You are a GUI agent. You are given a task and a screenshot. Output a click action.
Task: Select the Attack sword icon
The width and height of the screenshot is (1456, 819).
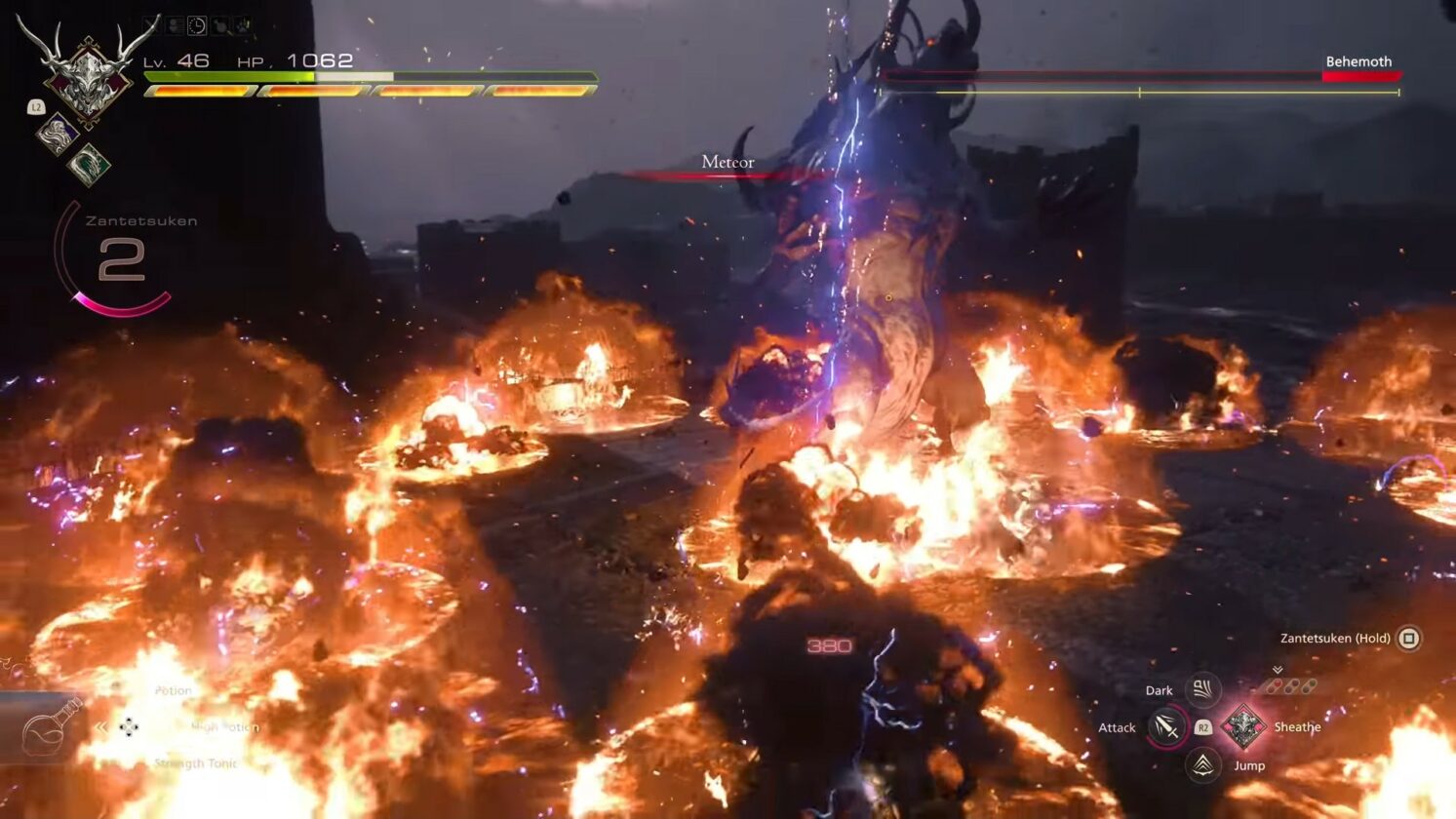pos(1169,728)
